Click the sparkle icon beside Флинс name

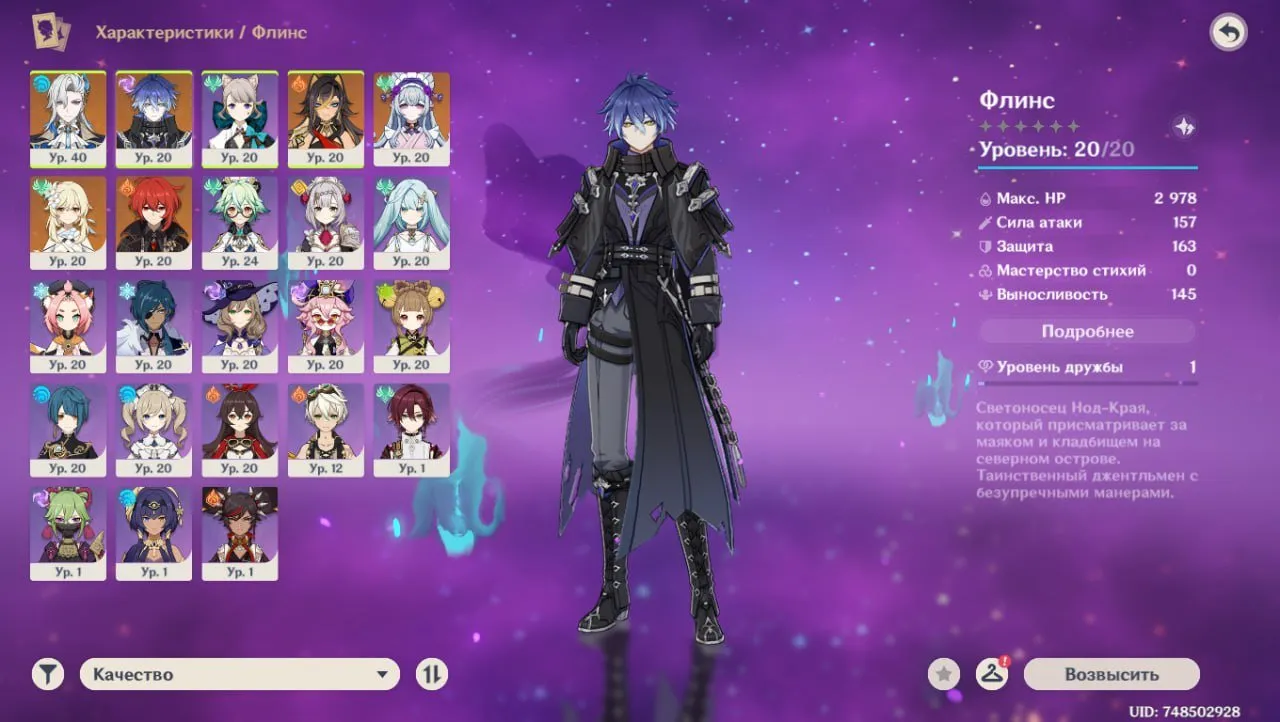(x=1185, y=127)
